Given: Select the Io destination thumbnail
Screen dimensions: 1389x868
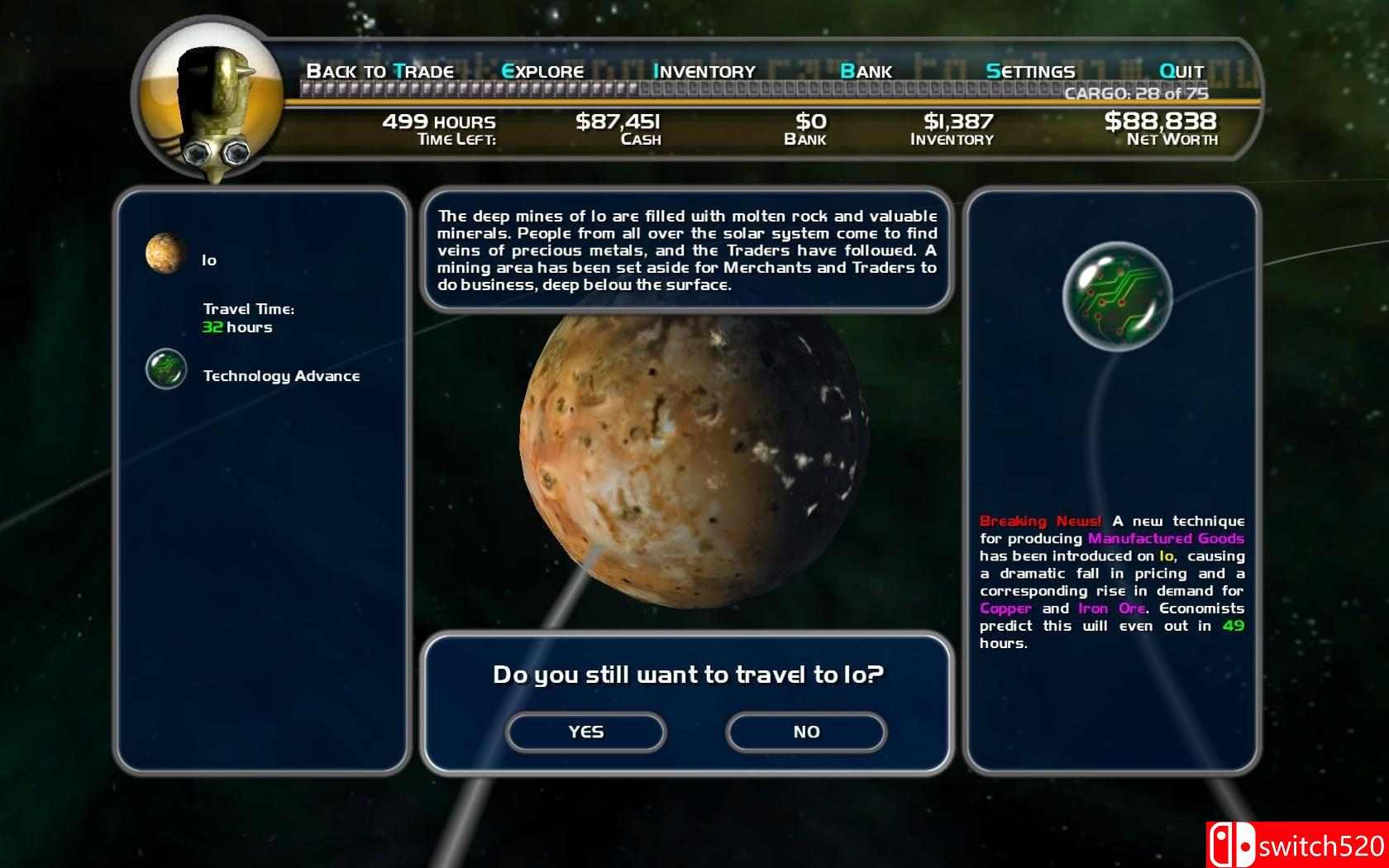Looking at the screenshot, I should [166, 253].
